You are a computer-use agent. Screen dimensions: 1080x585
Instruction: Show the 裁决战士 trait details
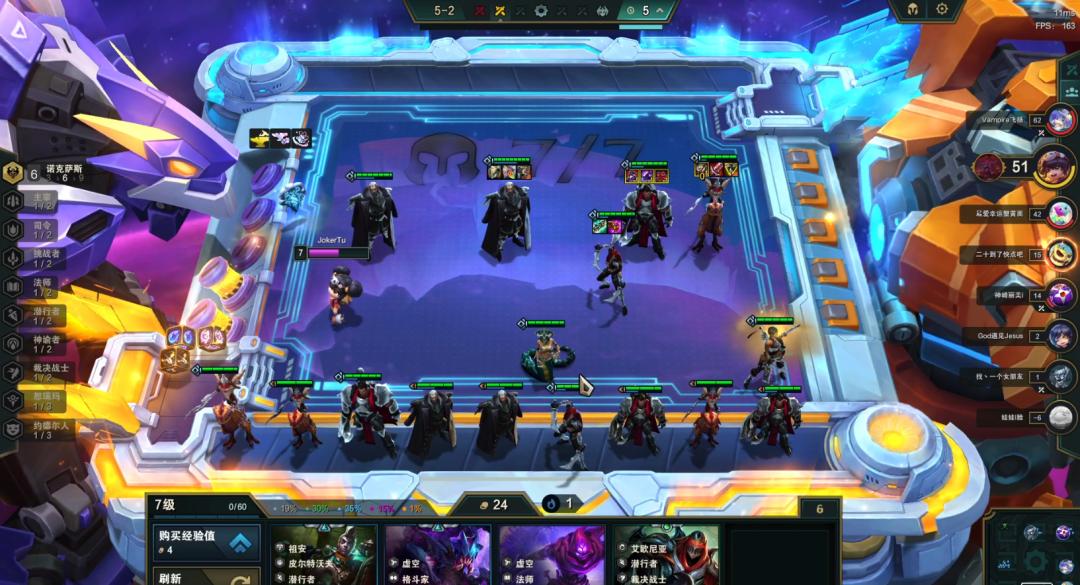40,371
